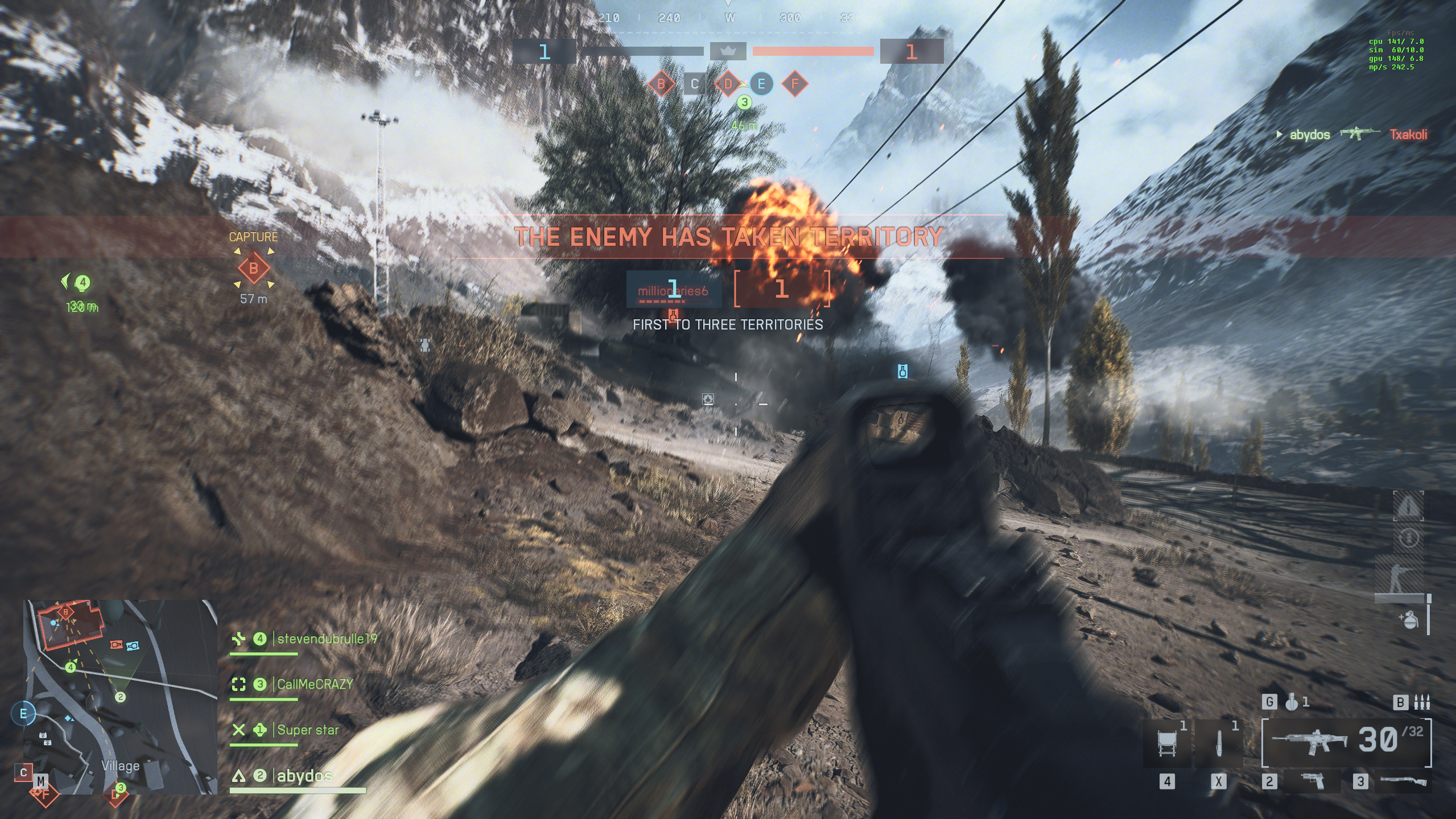
Task: Switch to the shotgun weapon slot
Action: pos(1403,781)
